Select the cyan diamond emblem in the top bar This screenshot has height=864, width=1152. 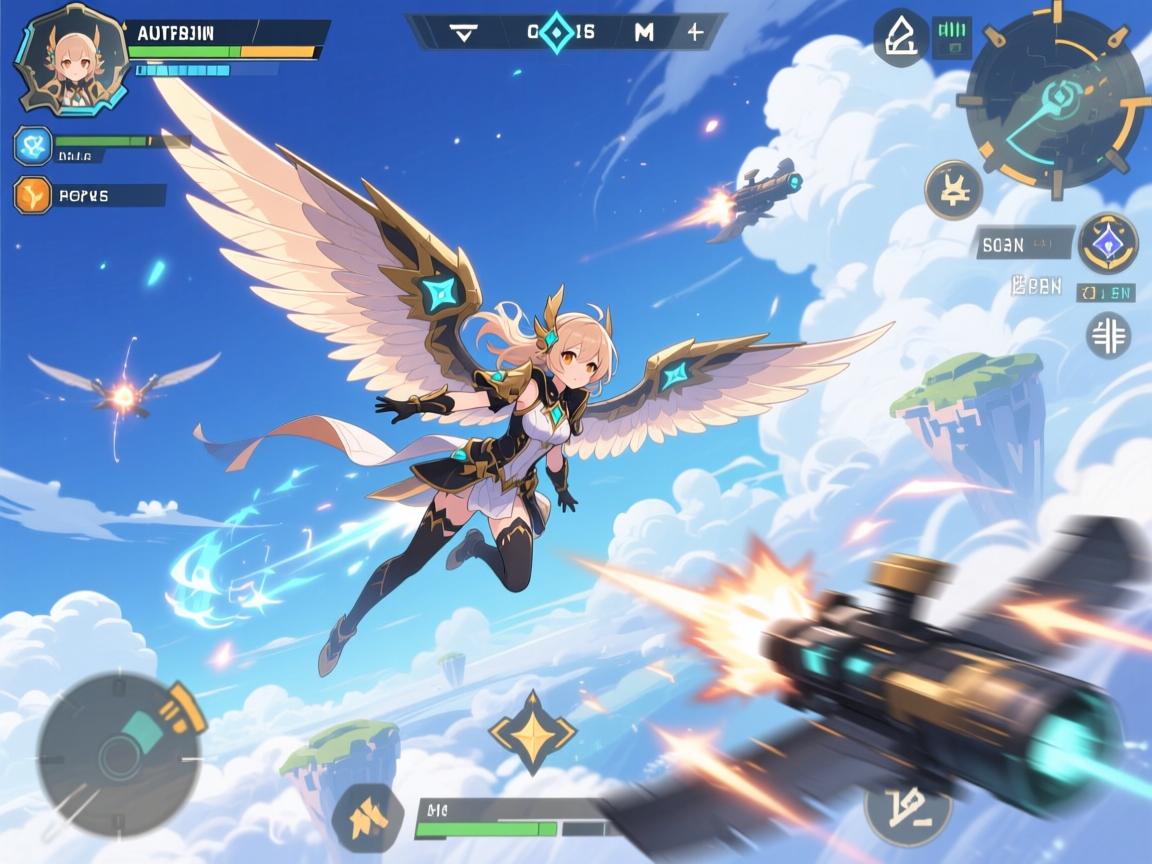[x=556, y=32]
